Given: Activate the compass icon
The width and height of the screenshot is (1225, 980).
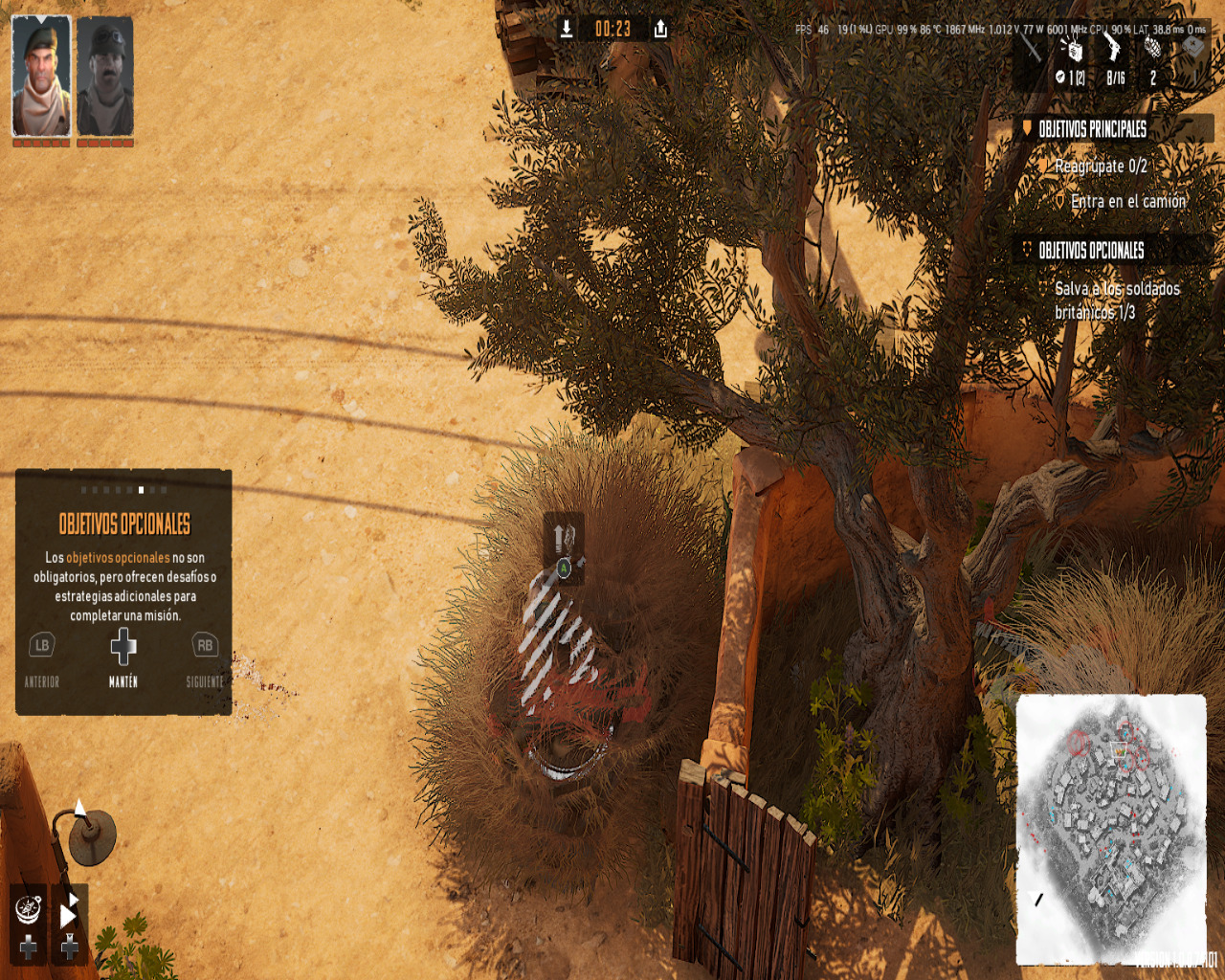Looking at the screenshot, I should coord(29,907).
